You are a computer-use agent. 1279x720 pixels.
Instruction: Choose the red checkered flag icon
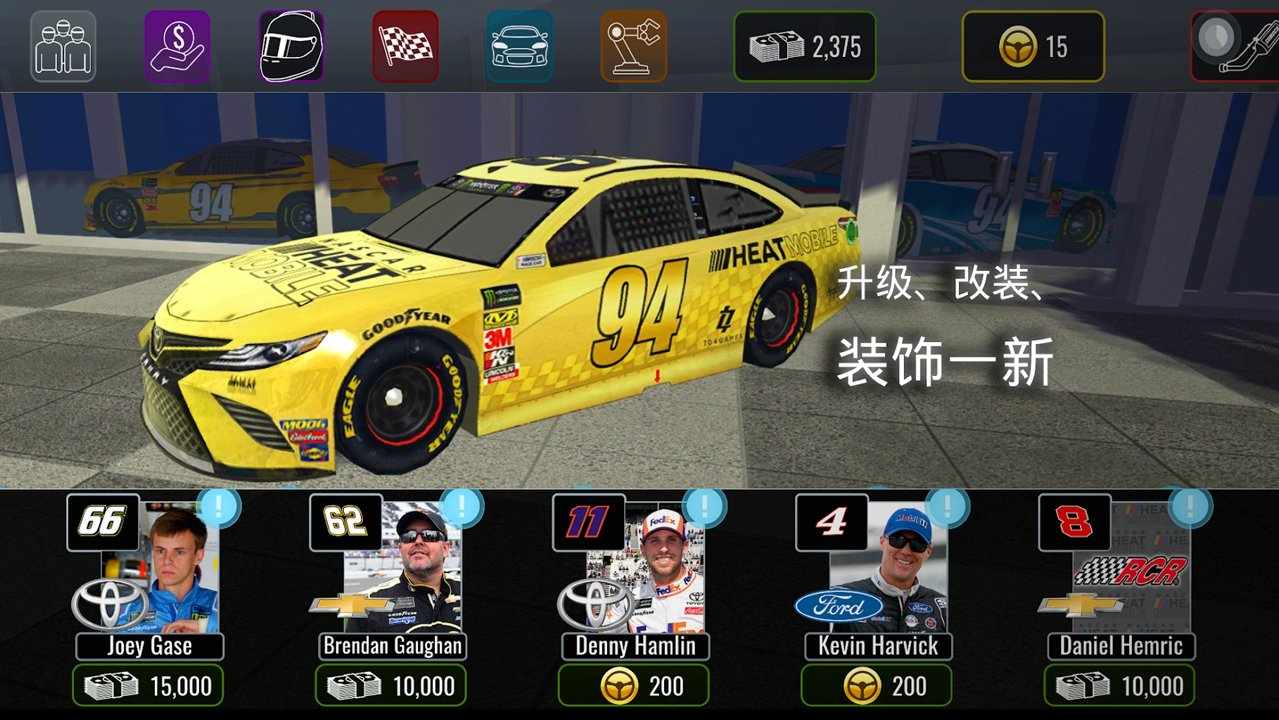click(405, 46)
